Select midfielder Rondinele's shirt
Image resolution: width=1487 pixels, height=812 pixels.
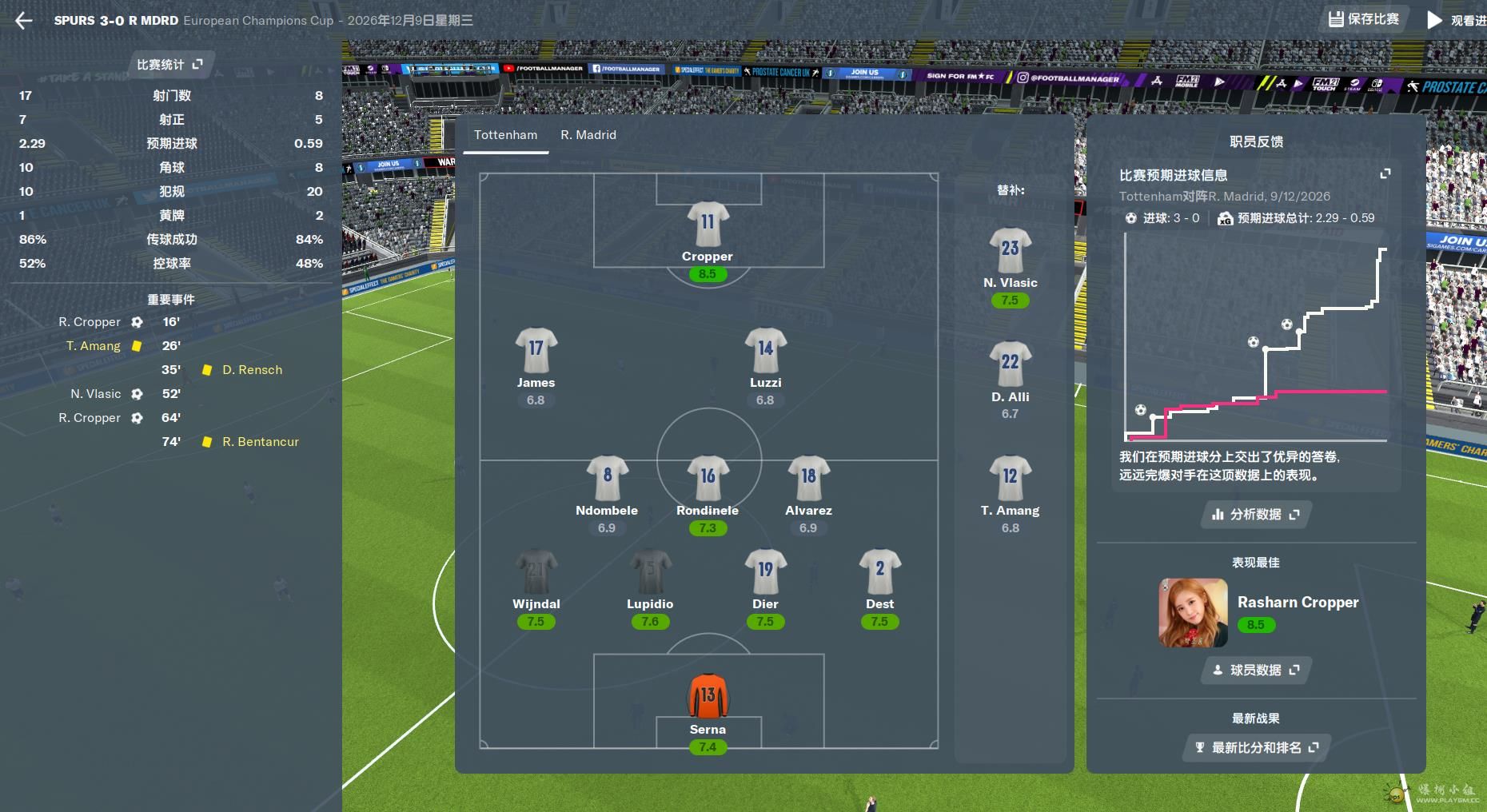pyautogui.click(x=708, y=478)
